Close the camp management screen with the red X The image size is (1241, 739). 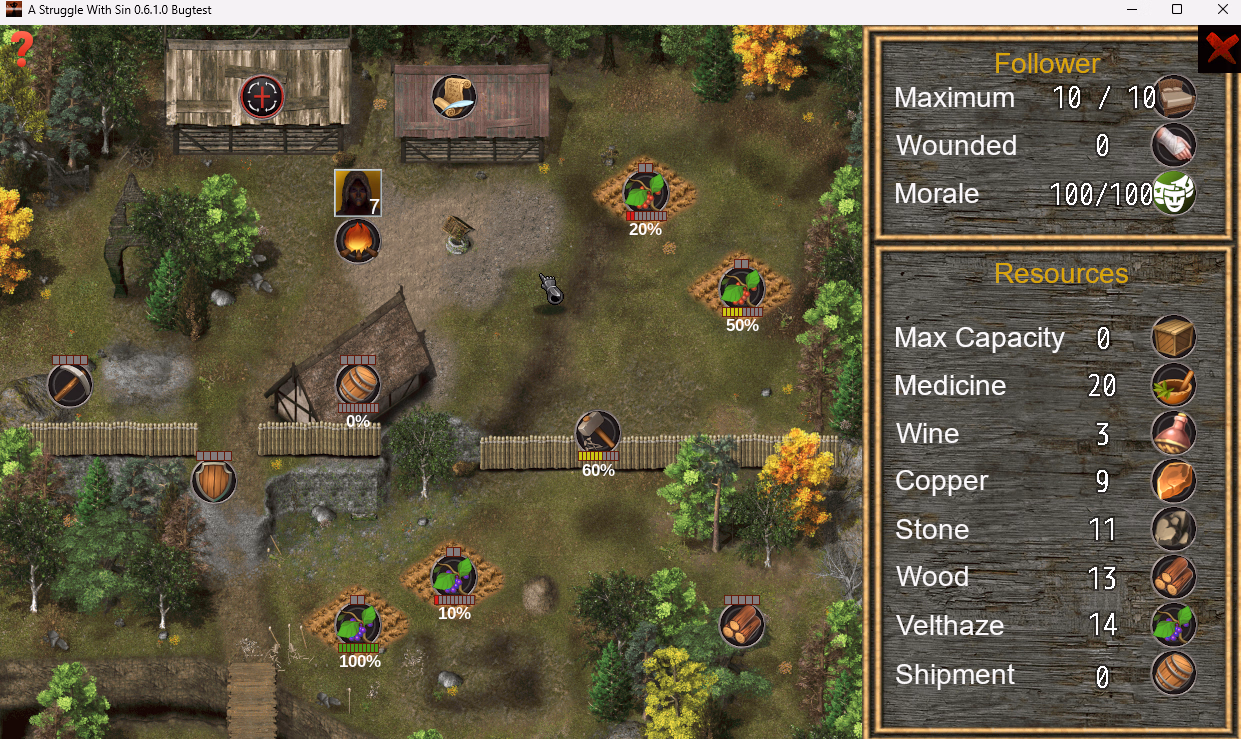(x=1218, y=48)
